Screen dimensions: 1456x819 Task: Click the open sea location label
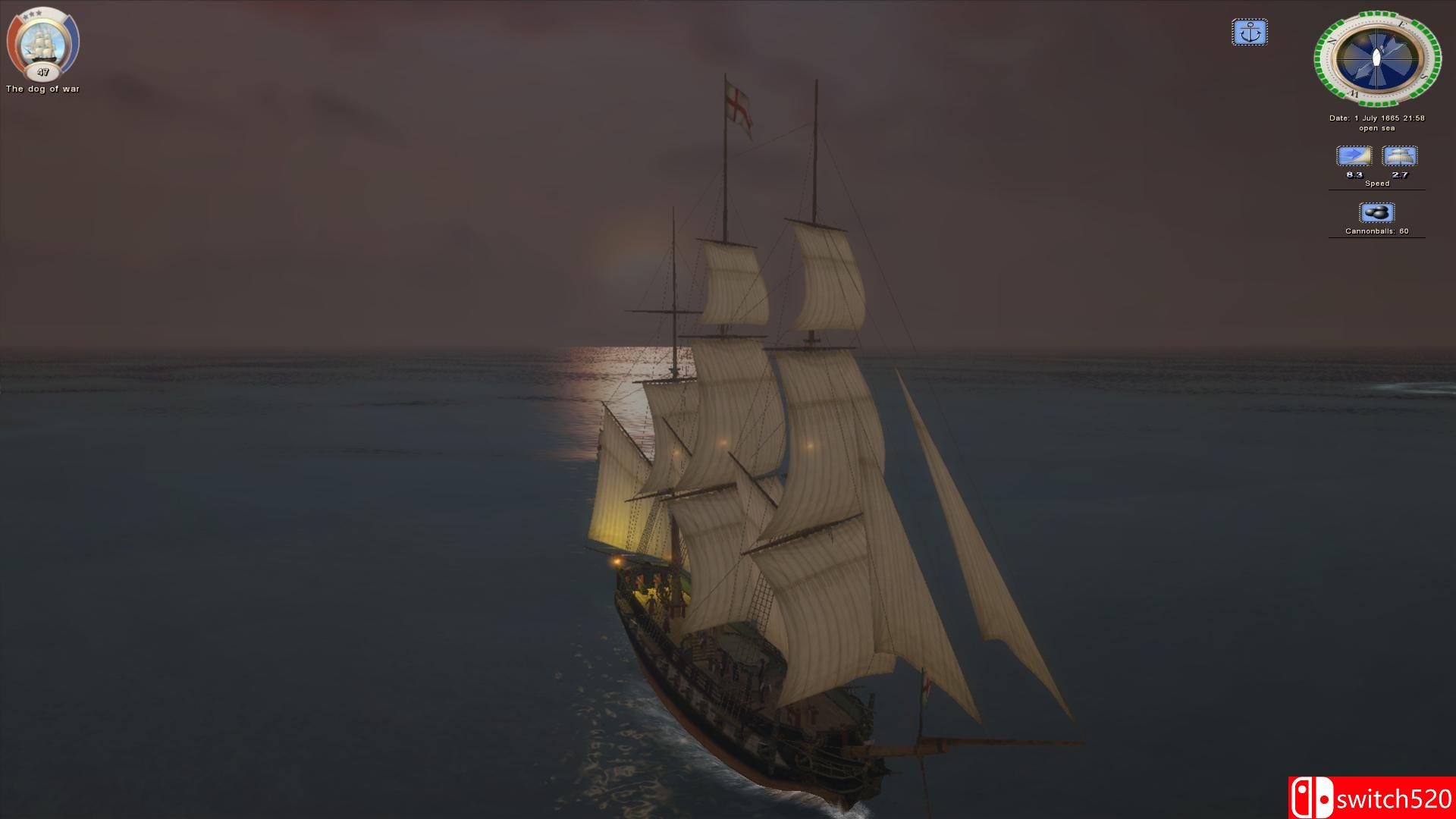coord(1377,127)
